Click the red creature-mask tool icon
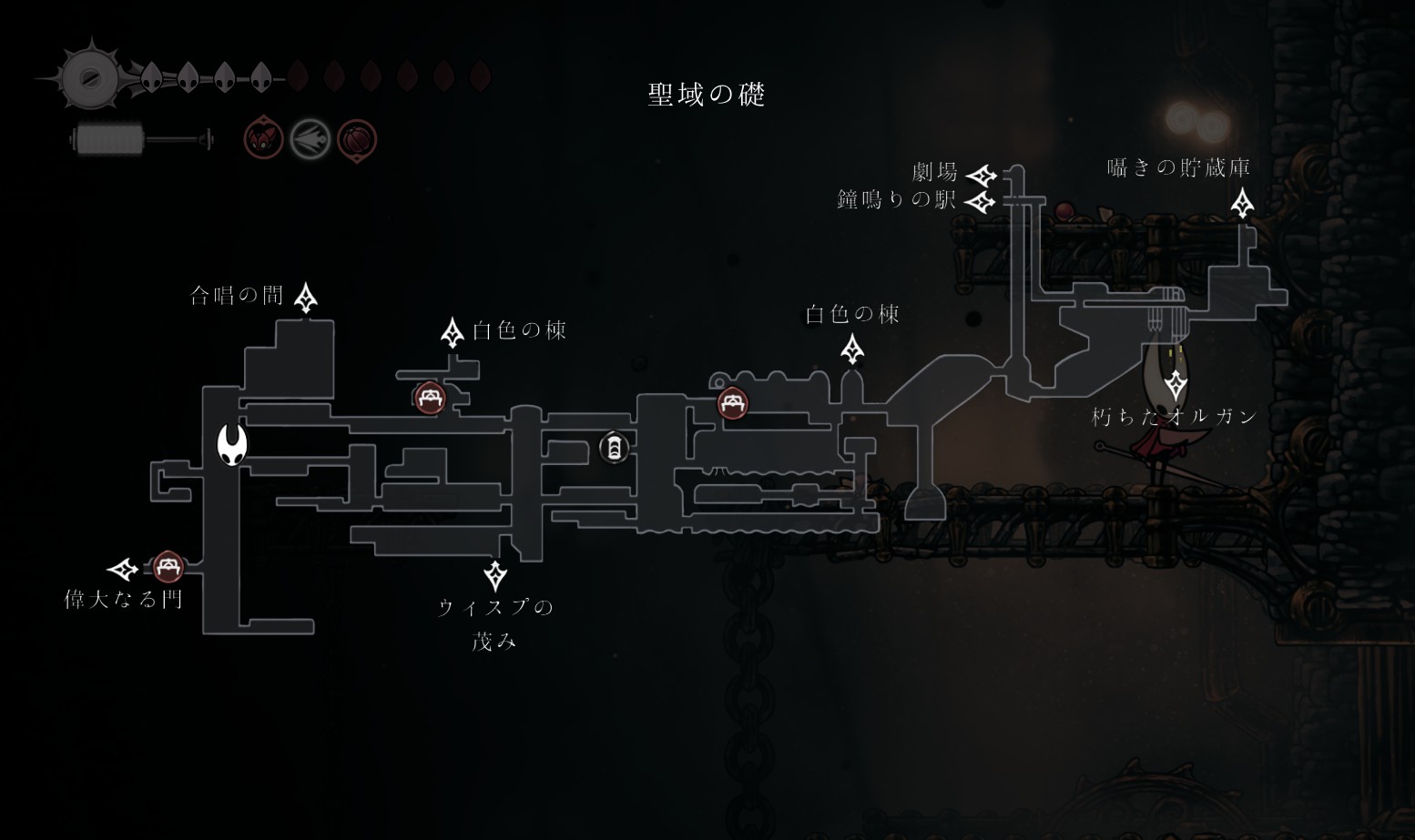 (264, 140)
